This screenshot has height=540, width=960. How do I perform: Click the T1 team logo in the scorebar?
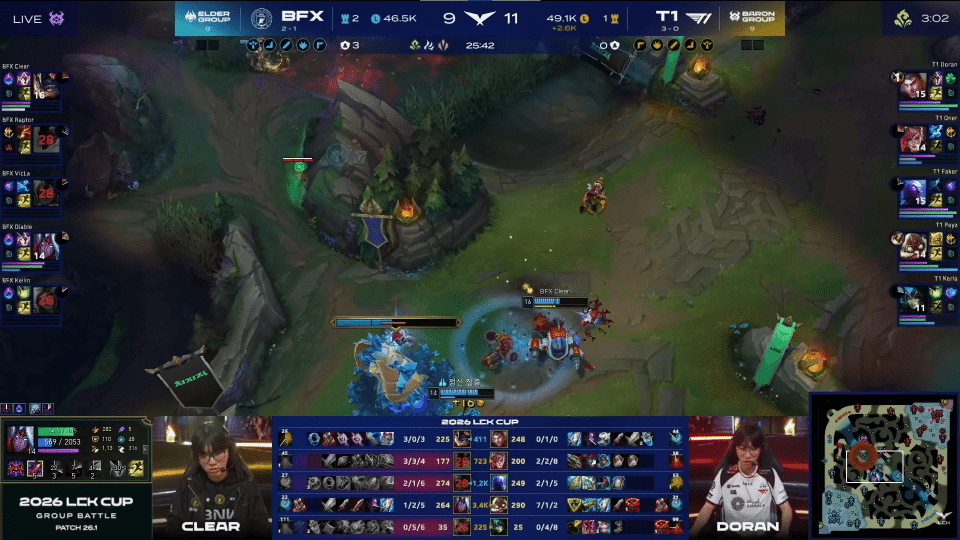point(699,17)
